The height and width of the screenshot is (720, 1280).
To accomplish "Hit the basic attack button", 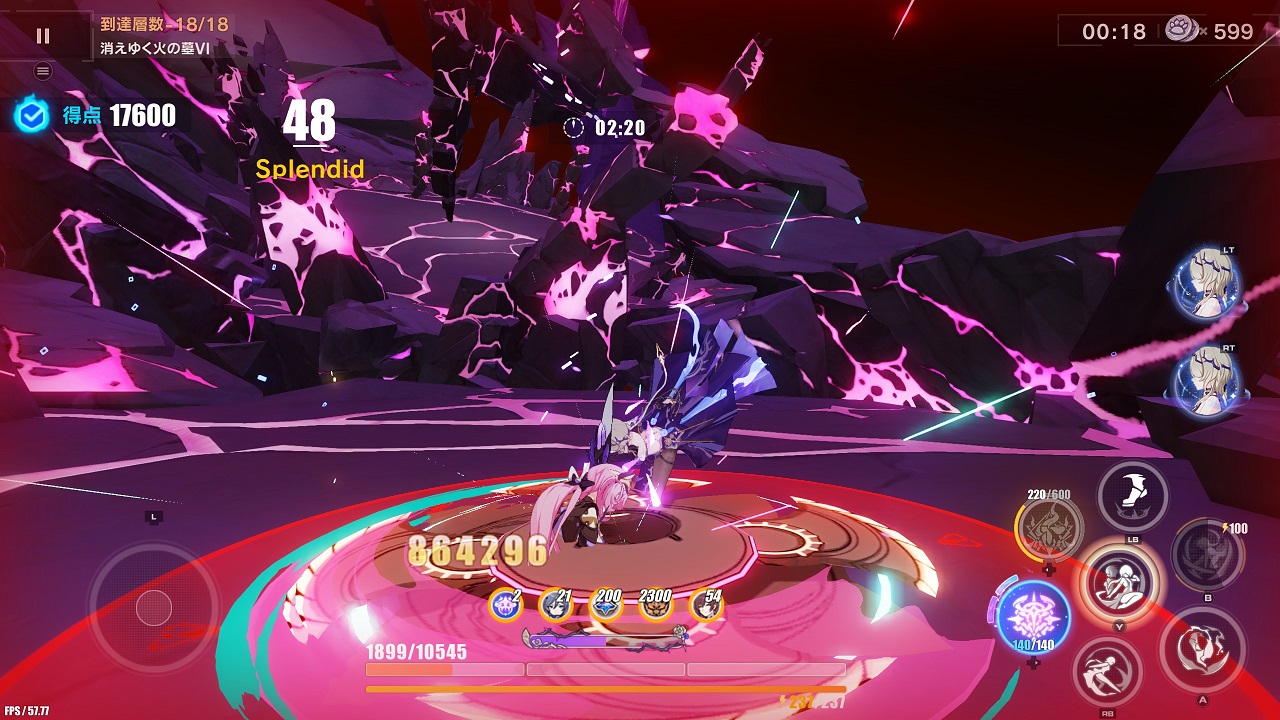I will pyautogui.click(x=1203, y=649).
